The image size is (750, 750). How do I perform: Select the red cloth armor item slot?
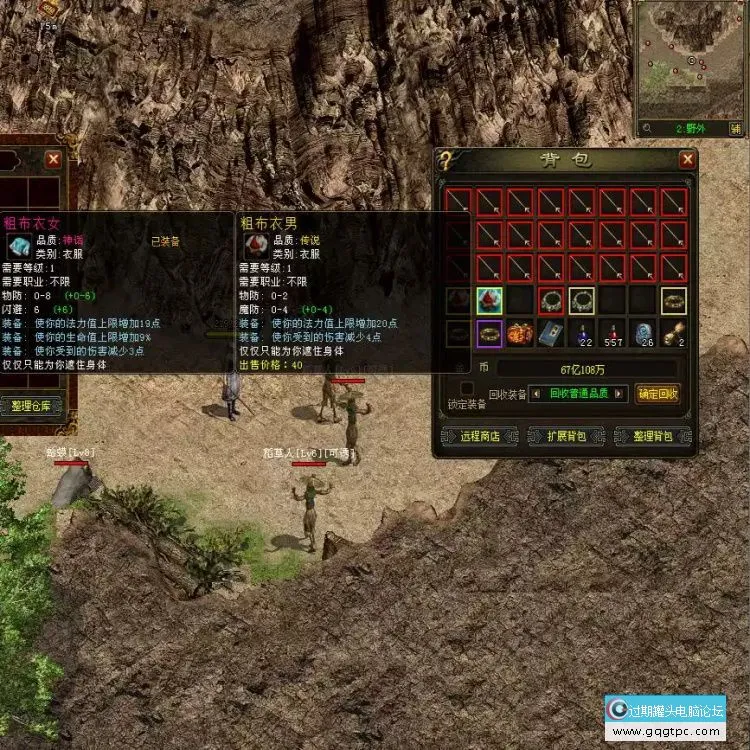(489, 300)
